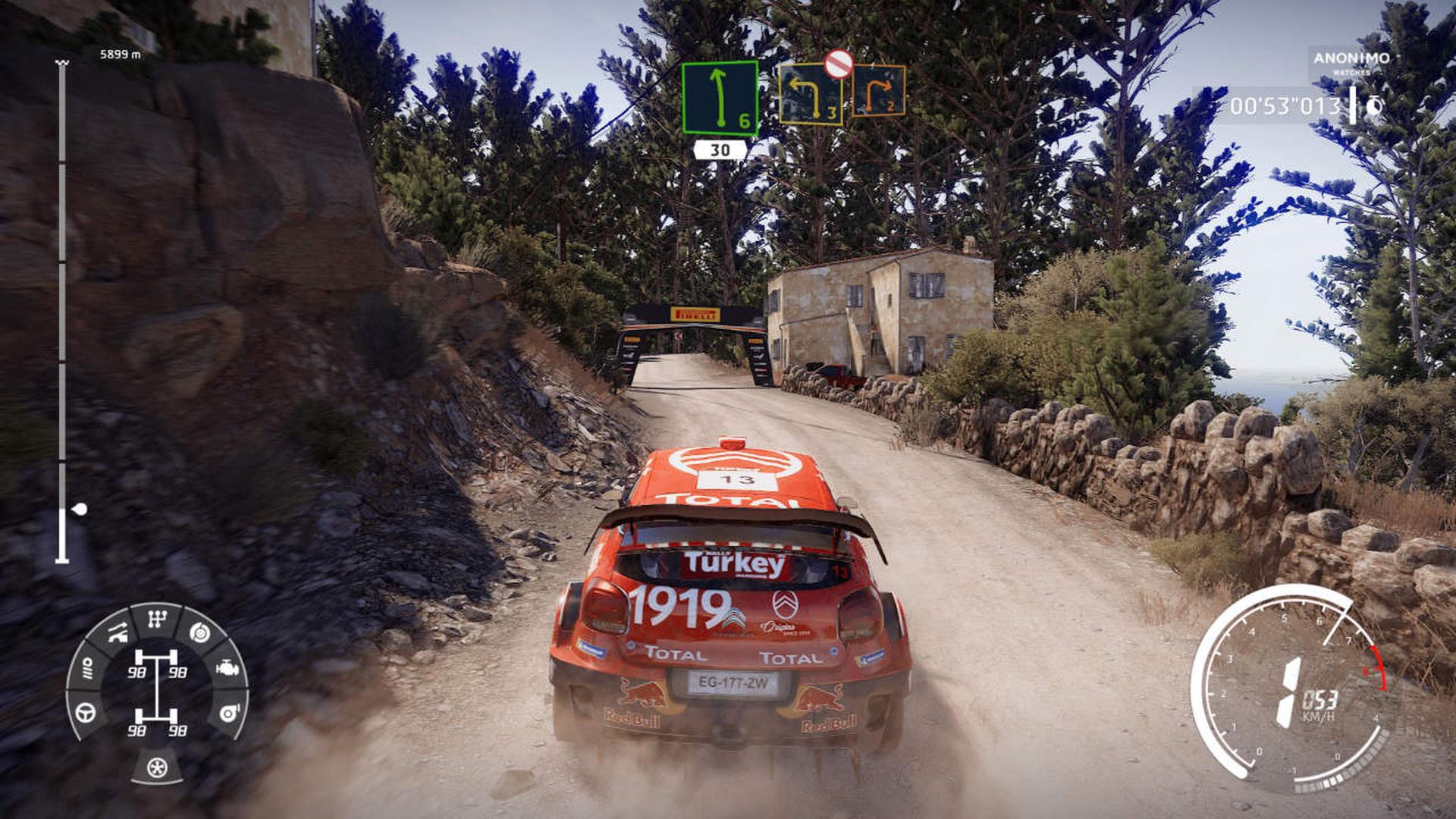Click the snowflake cooling icon below the wheel
The image size is (1456, 819).
tap(156, 767)
